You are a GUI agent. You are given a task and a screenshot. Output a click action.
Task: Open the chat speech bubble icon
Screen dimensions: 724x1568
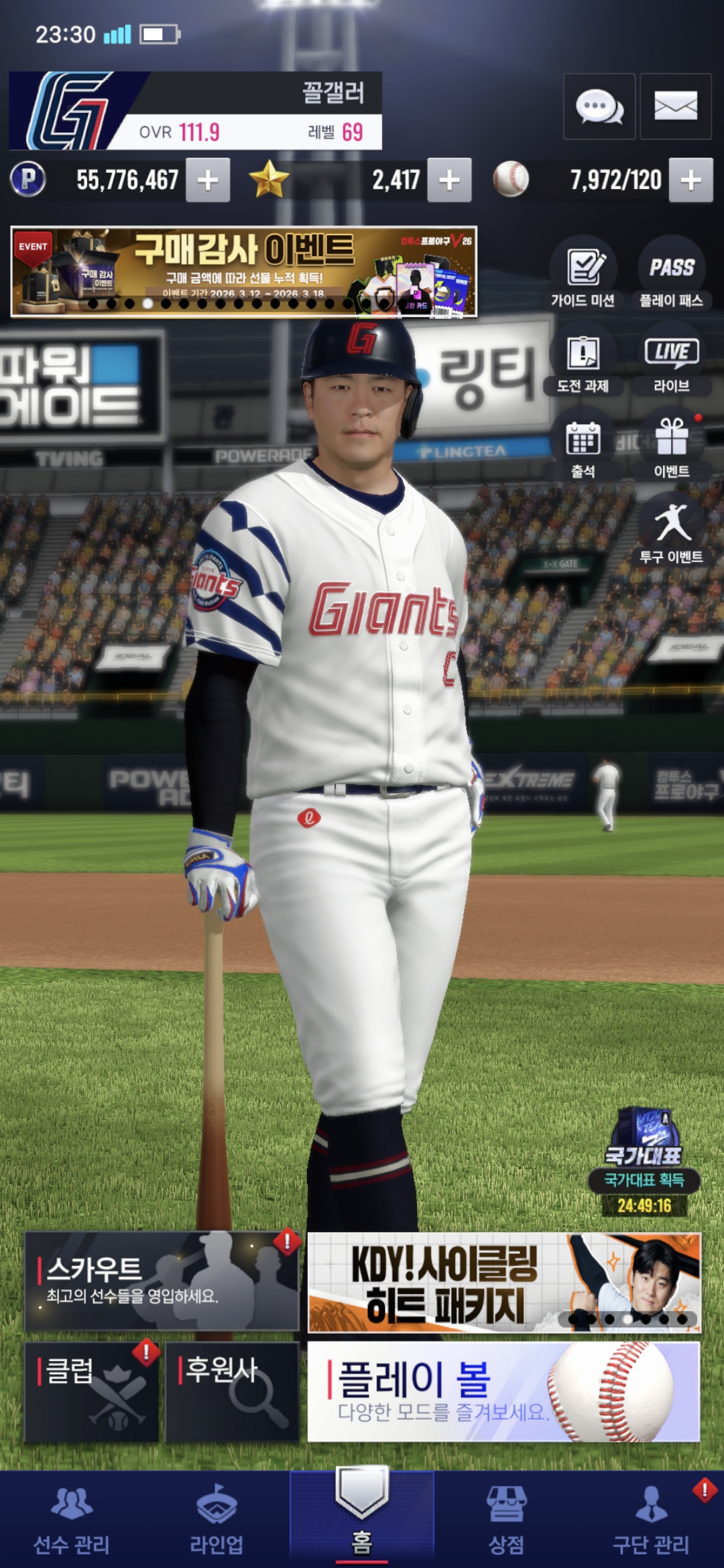599,107
